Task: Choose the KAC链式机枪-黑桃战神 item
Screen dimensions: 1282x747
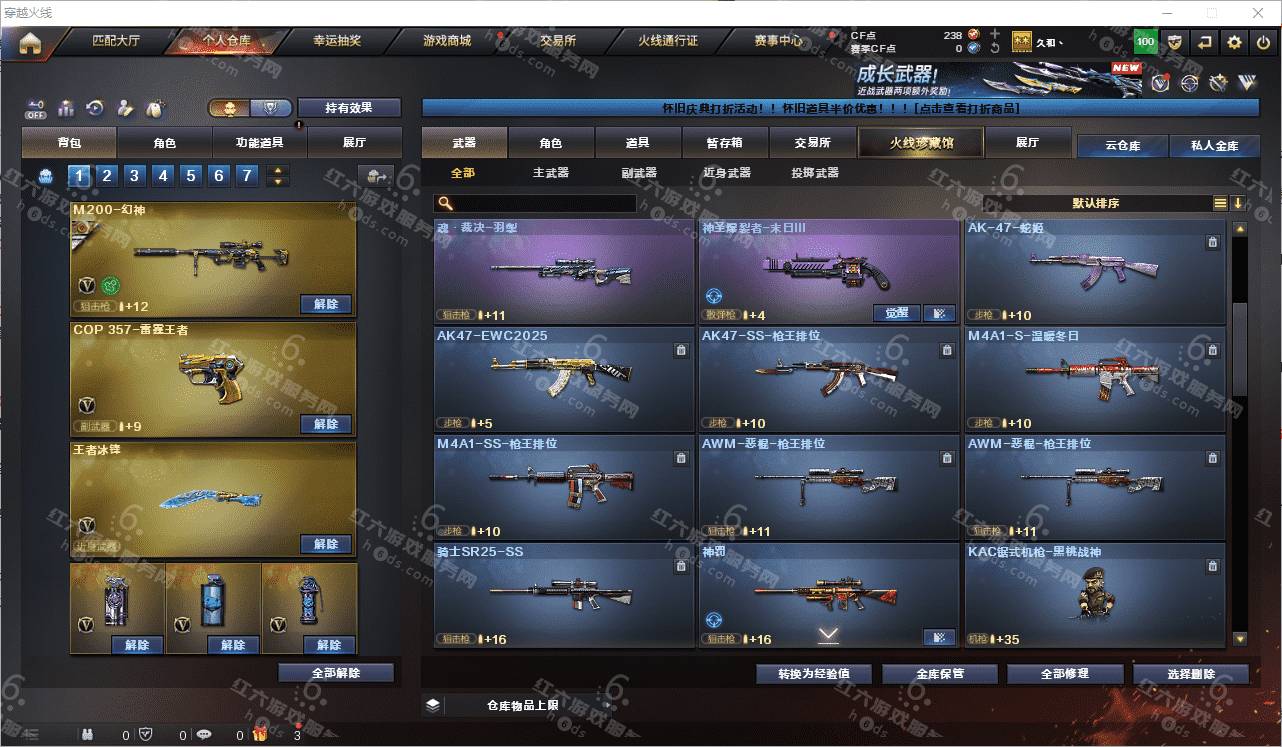Action: pos(1094,596)
